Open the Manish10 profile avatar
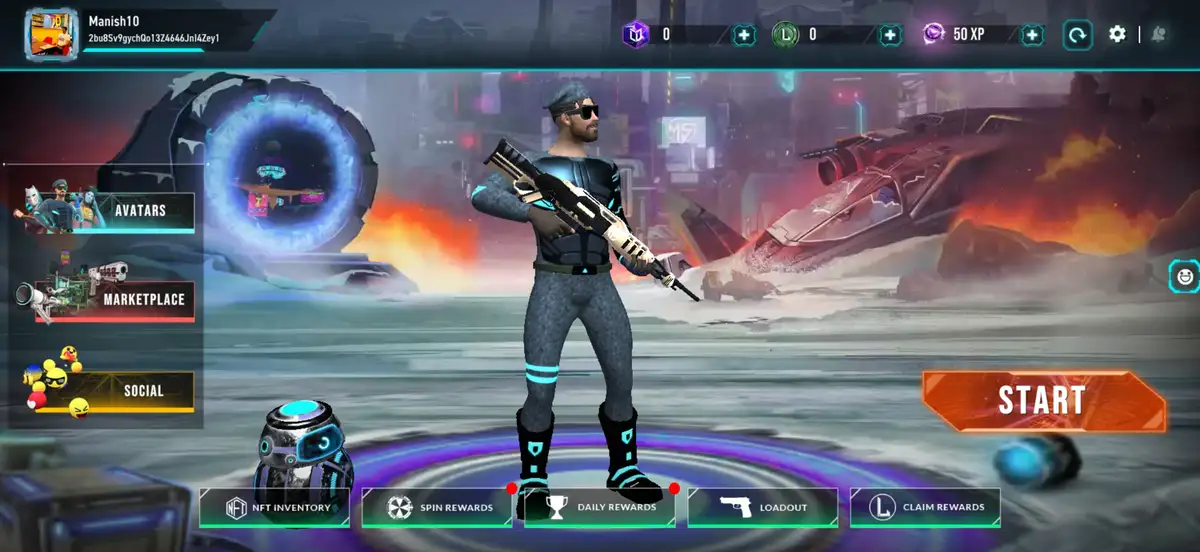 coord(51,34)
